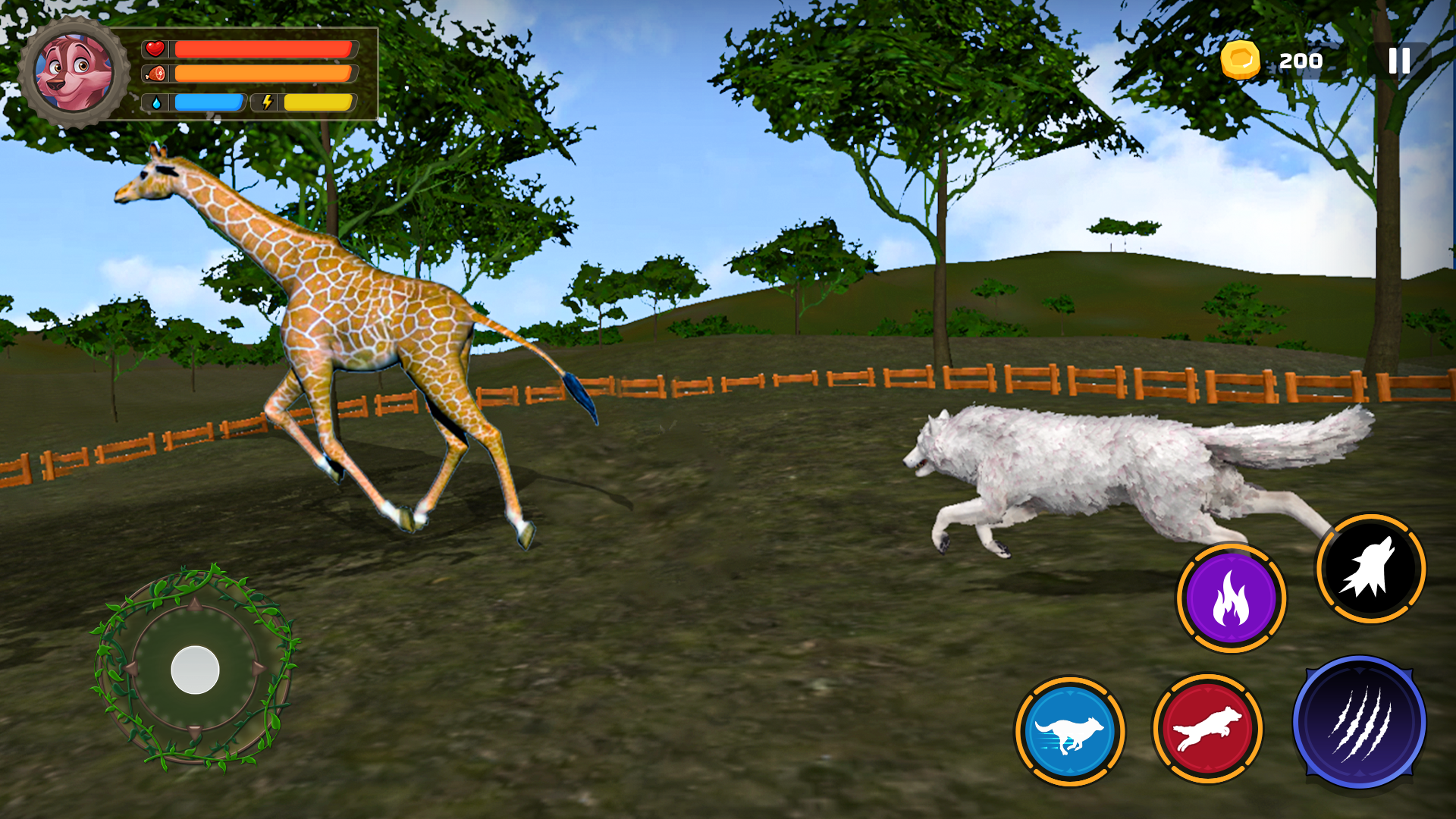Click the gold coin icon
1456x819 pixels.
click(x=1241, y=59)
